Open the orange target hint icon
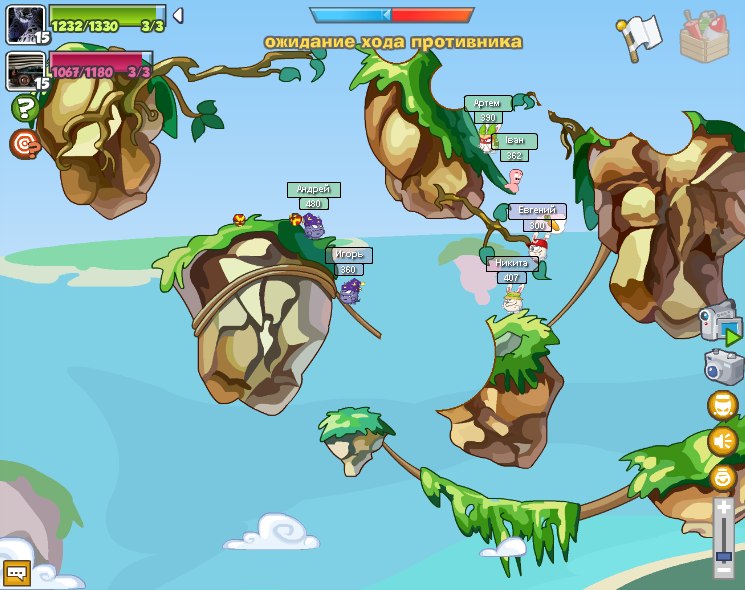The width and height of the screenshot is (745, 590). [23, 144]
